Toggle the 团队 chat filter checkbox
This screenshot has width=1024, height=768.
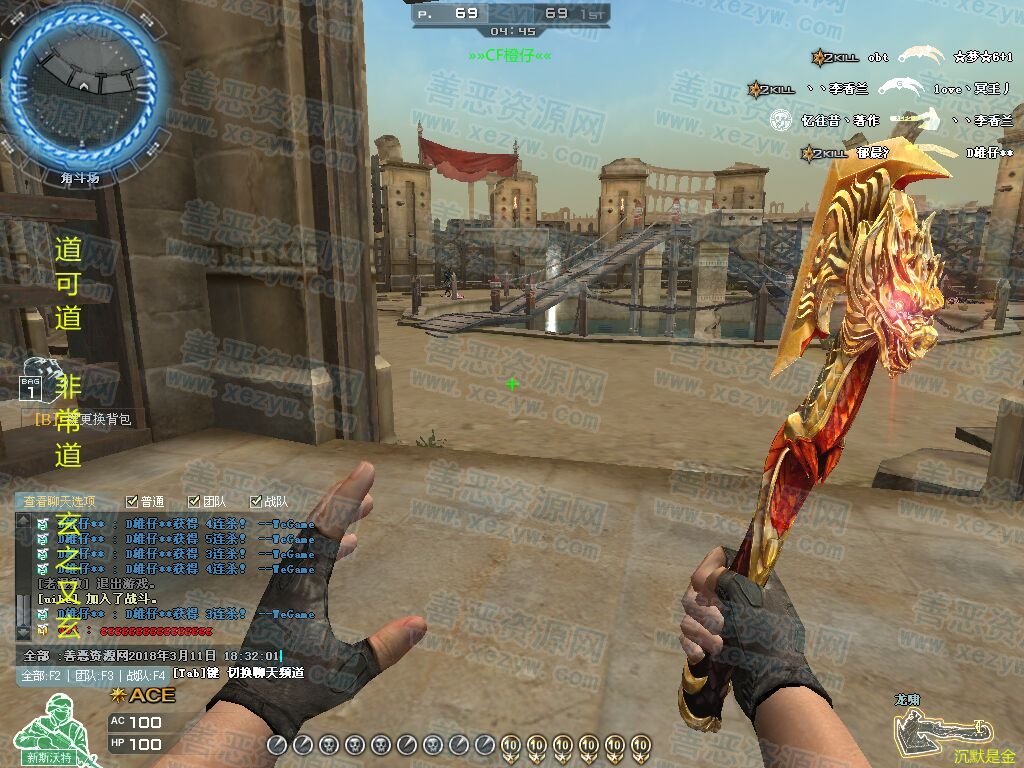(x=194, y=501)
